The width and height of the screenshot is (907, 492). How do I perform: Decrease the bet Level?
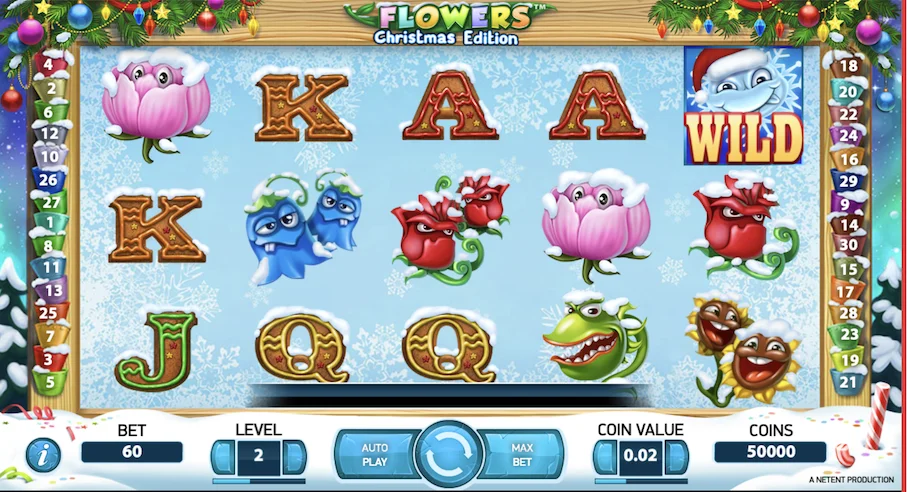pos(222,457)
